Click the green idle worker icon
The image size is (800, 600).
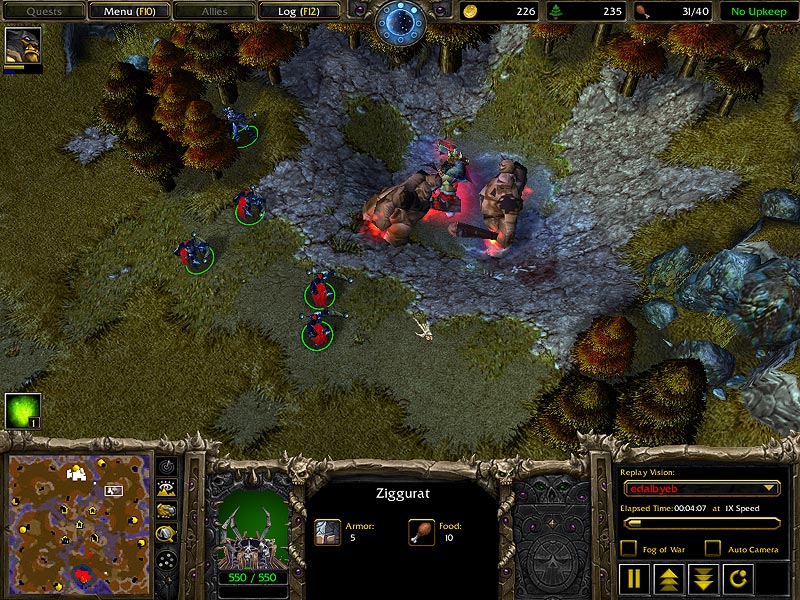pyautogui.click(x=22, y=411)
